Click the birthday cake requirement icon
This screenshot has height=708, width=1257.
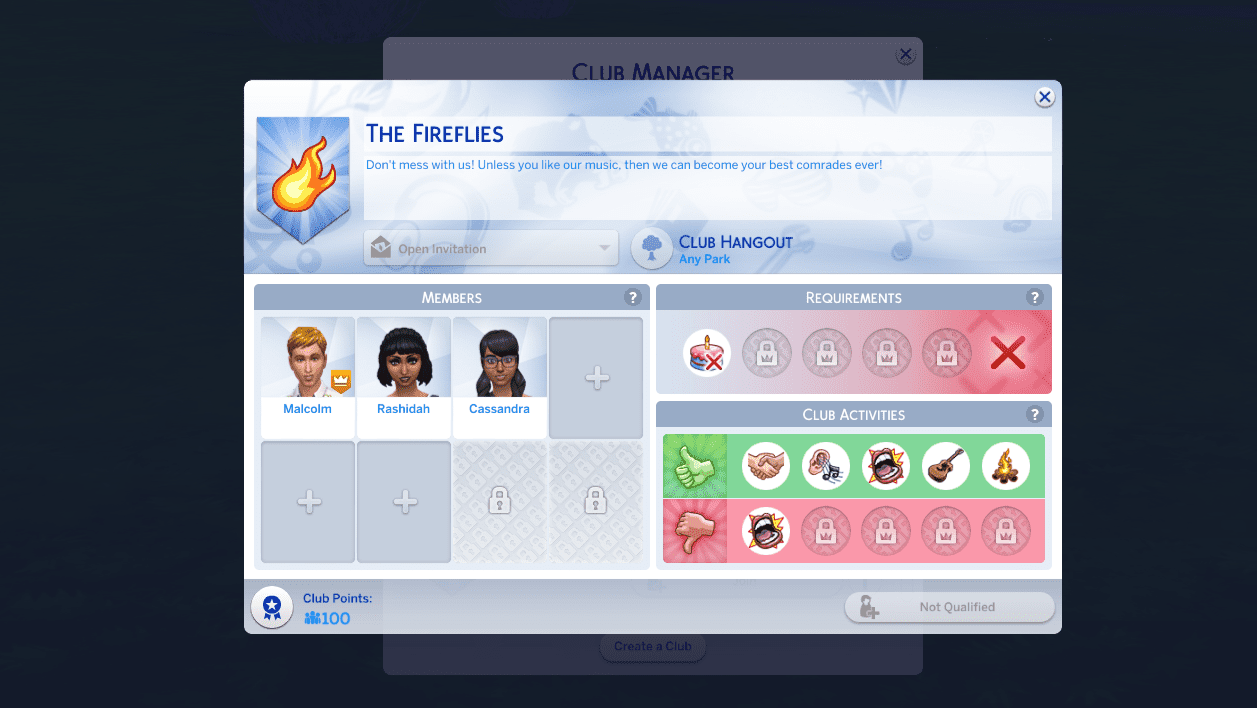click(707, 353)
